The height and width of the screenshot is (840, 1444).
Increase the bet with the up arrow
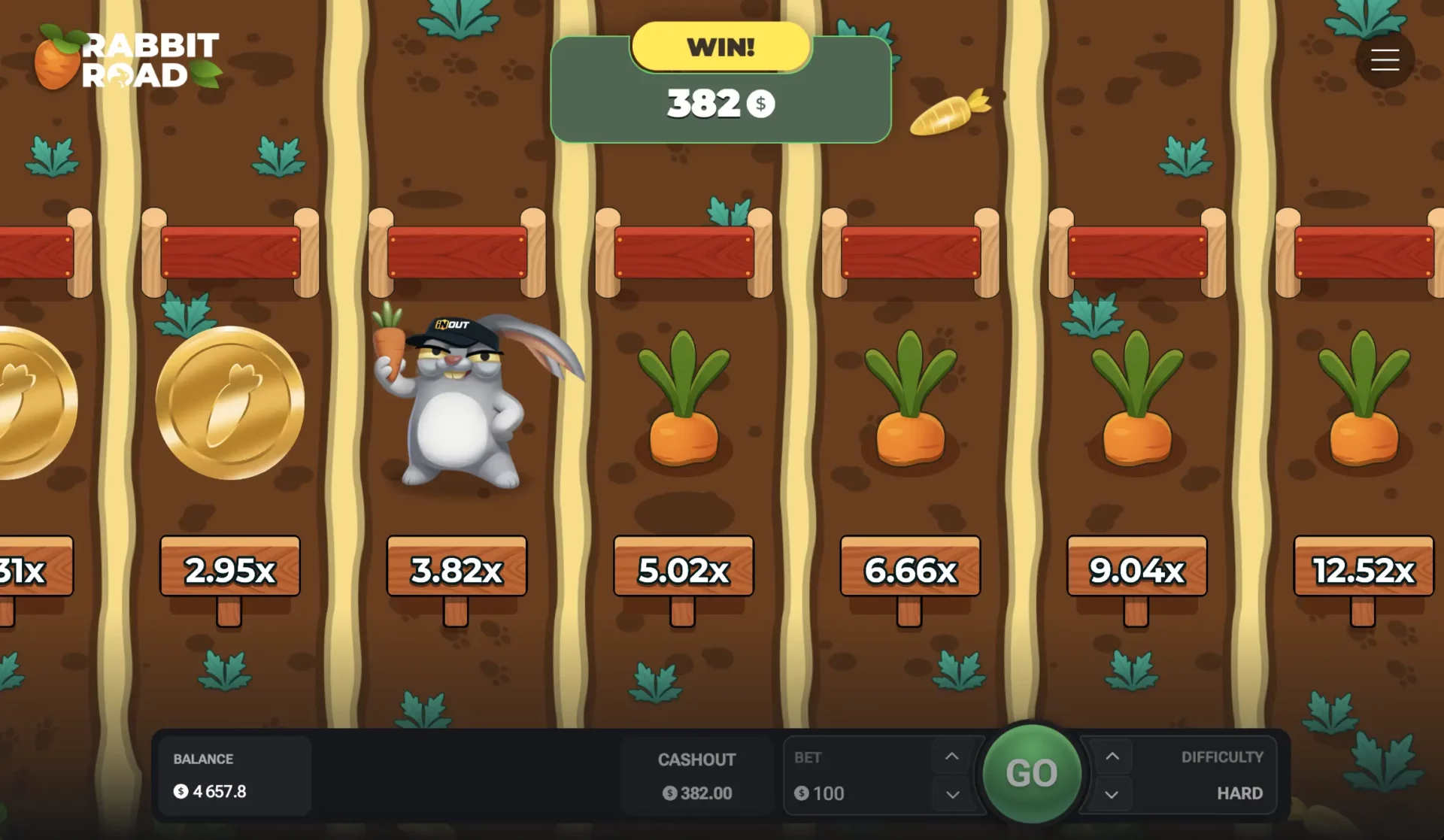[951, 757]
